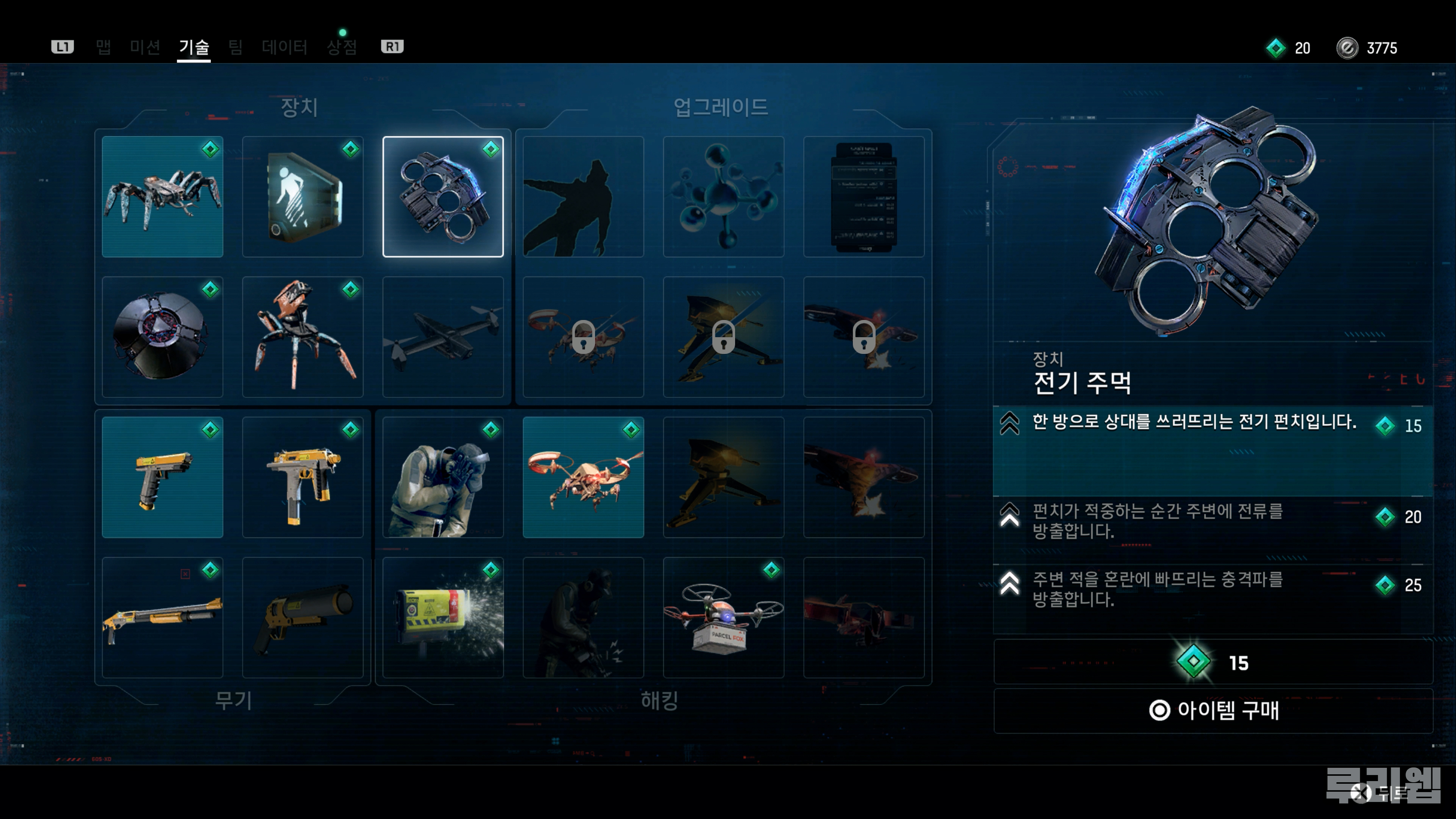
Task: Select the orange spider turret gadget
Action: (303, 337)
